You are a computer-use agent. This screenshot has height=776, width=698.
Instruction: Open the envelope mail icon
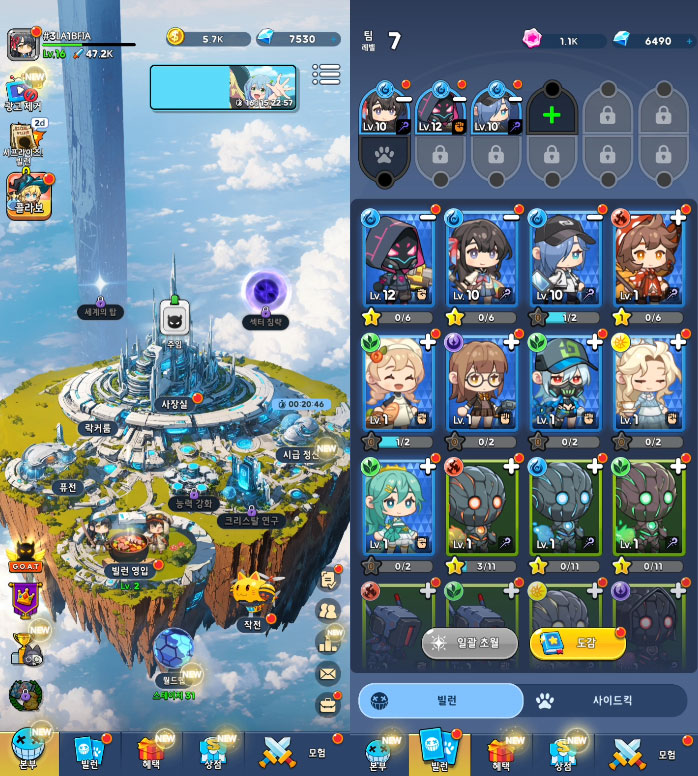coord(328,673)
